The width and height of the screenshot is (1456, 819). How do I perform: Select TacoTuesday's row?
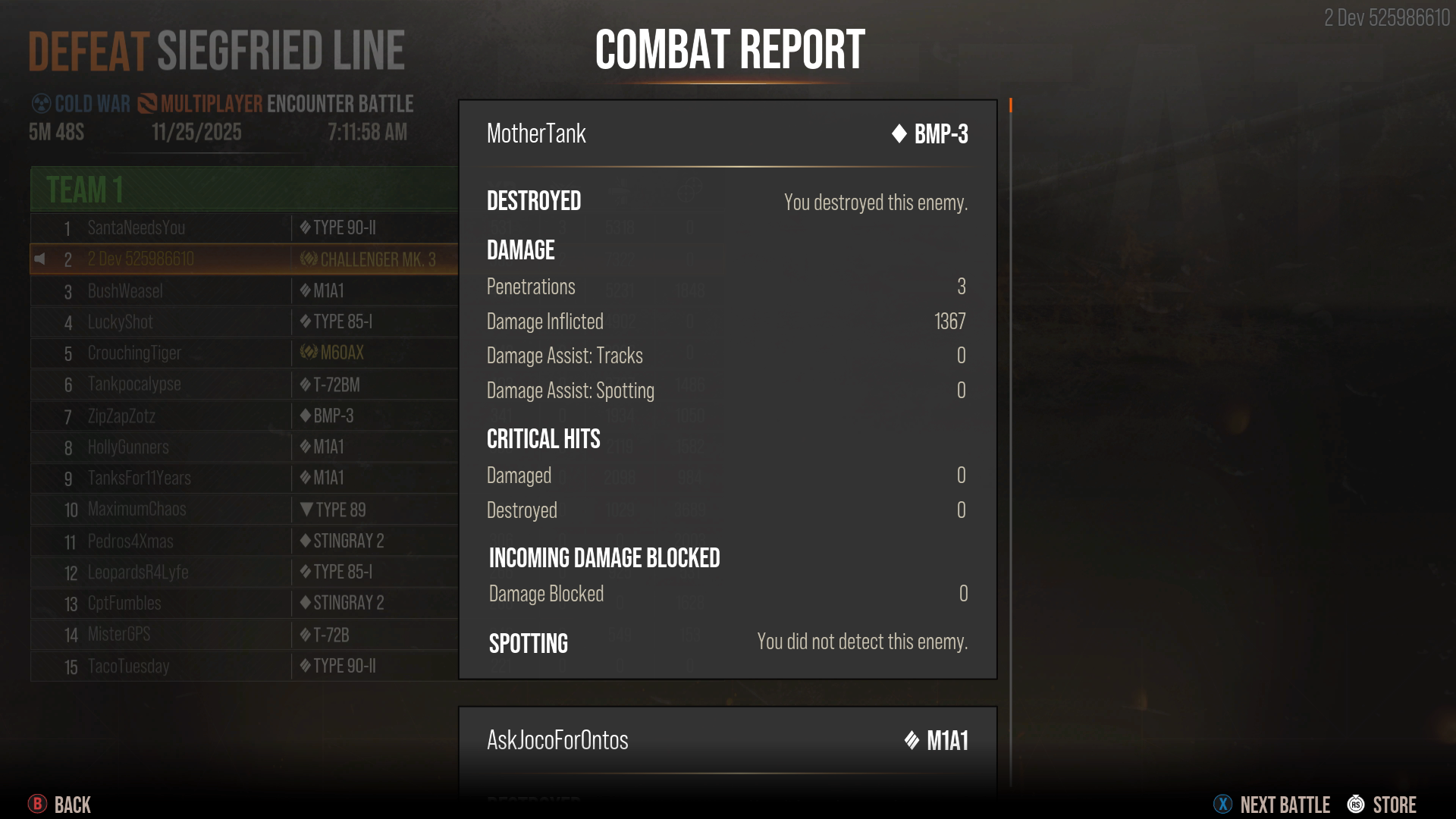128,667
